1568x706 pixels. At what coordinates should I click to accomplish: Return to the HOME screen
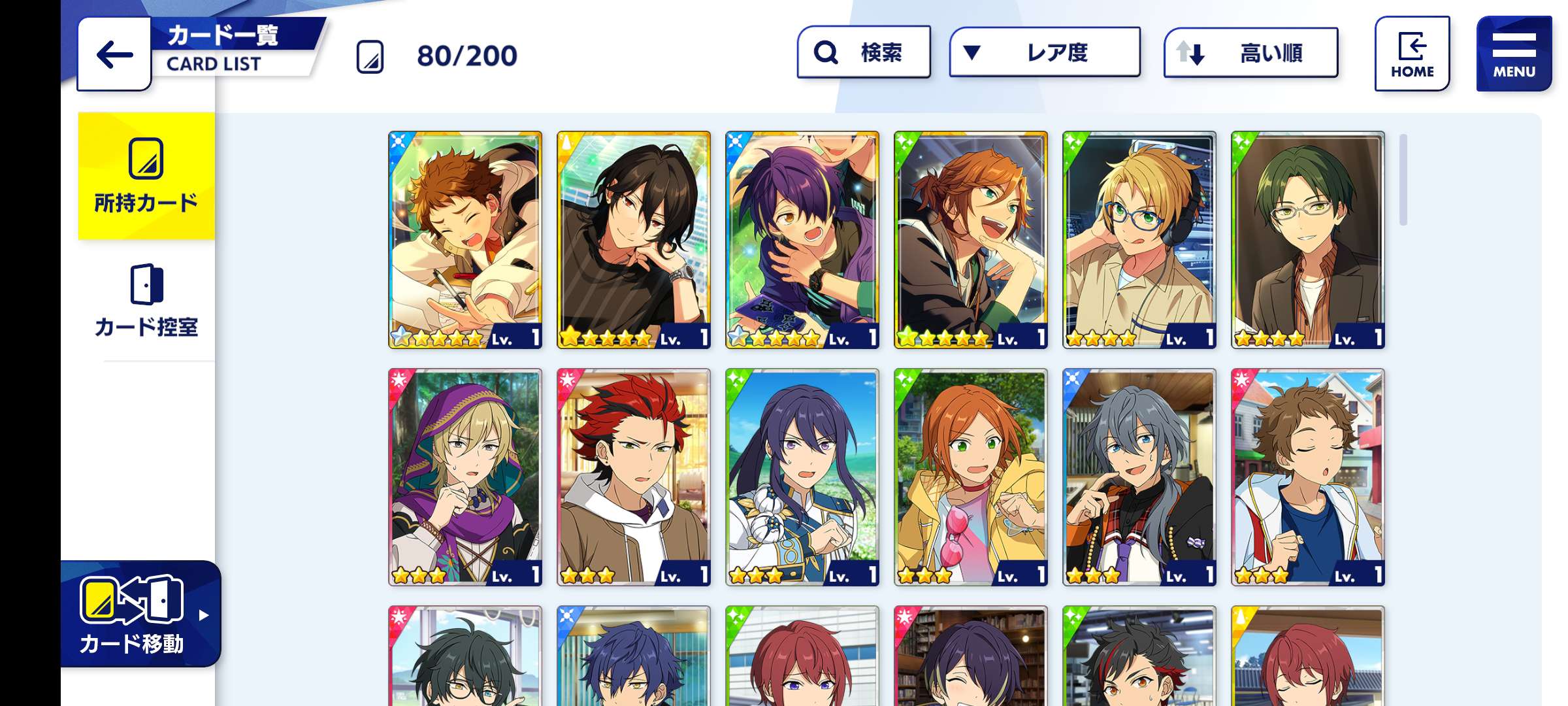coord(1412,54)
